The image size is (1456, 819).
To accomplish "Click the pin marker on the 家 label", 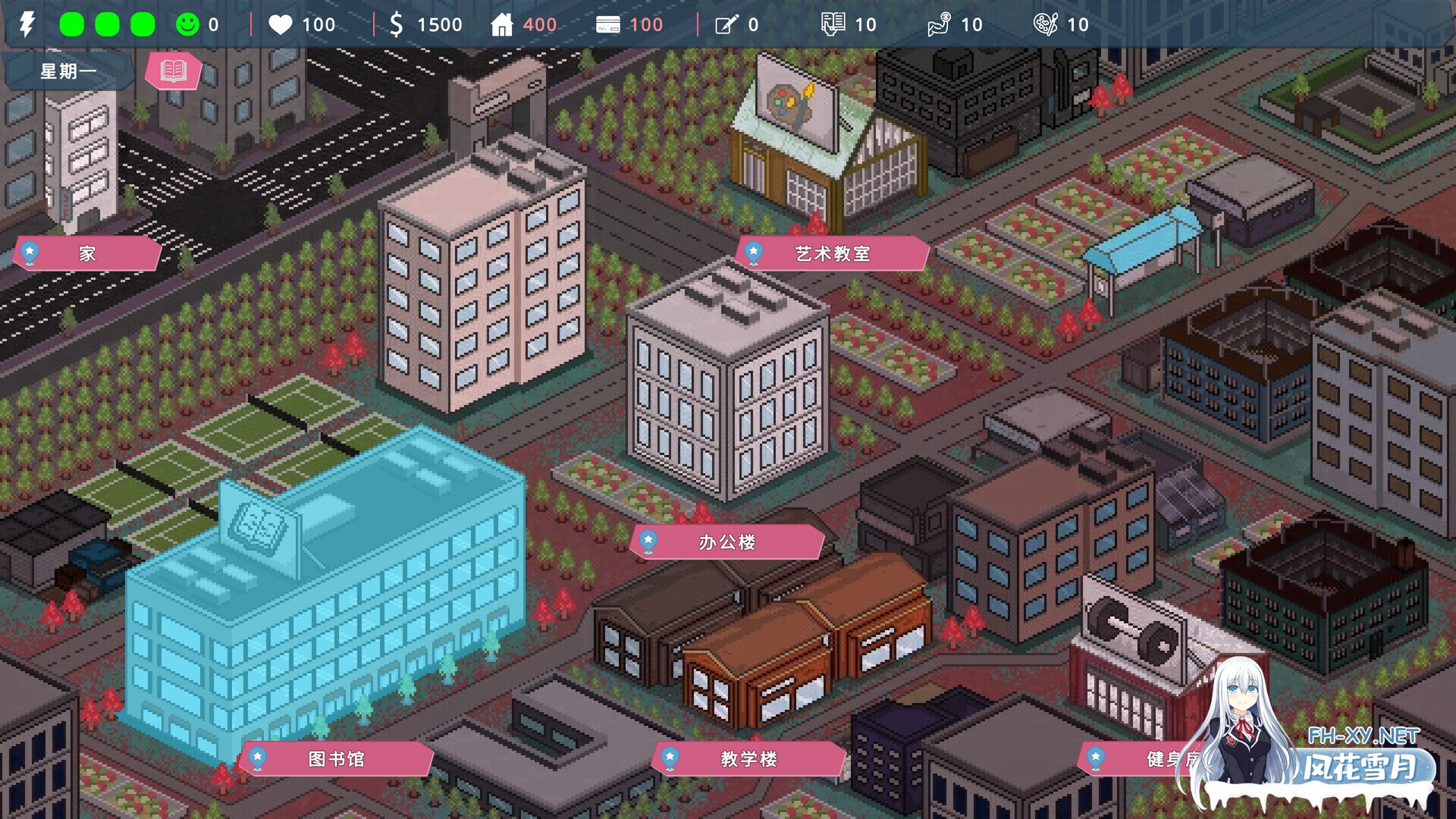I will click(29, 253).
